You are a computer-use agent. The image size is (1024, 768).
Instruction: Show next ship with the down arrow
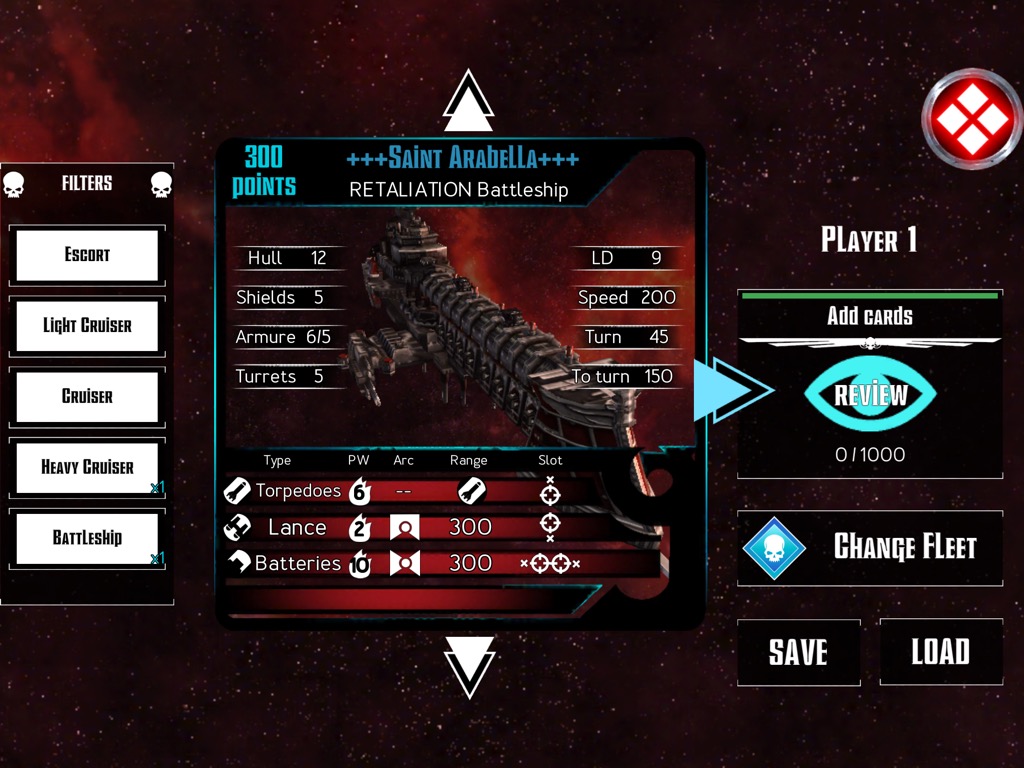click(469, 665)
